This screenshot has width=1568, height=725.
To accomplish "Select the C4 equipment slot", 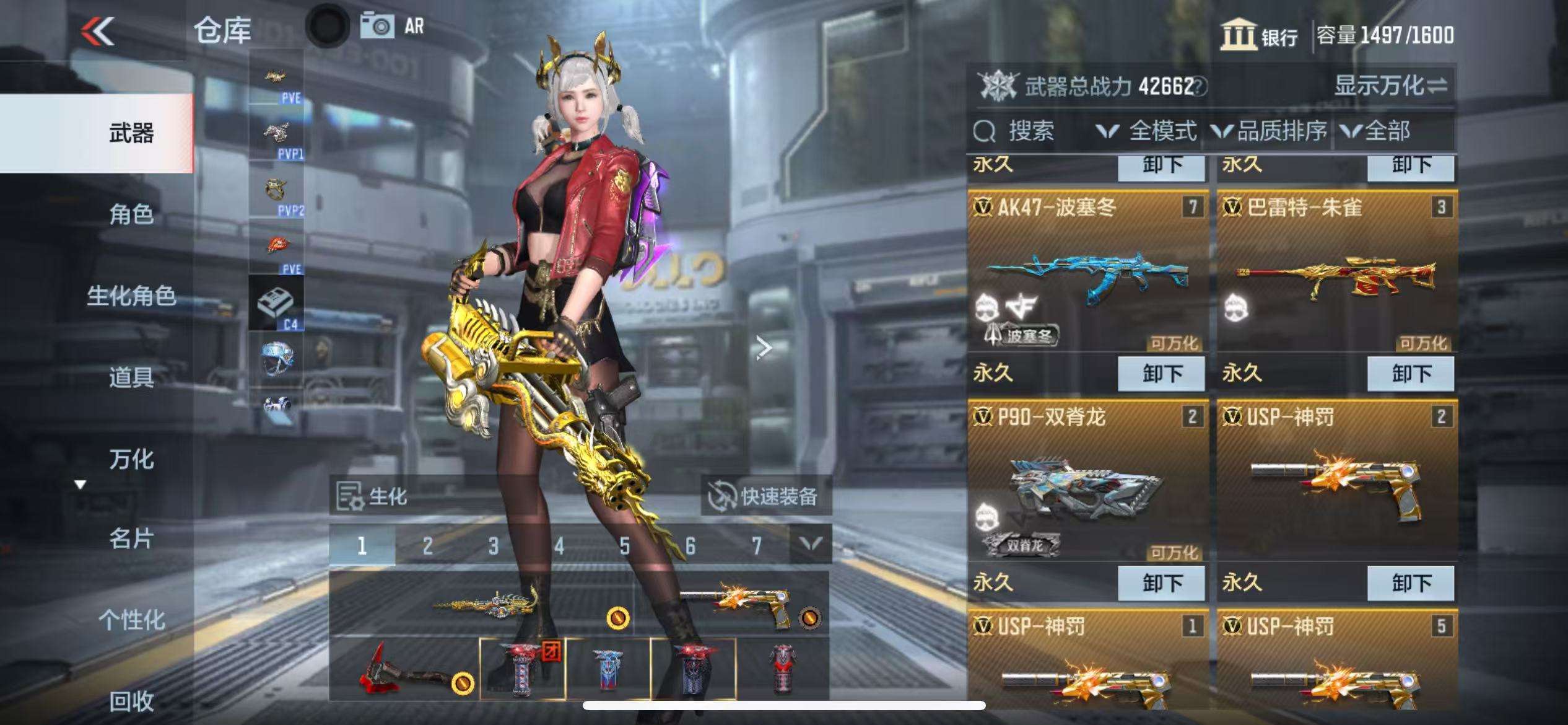I will pos(276,304).
